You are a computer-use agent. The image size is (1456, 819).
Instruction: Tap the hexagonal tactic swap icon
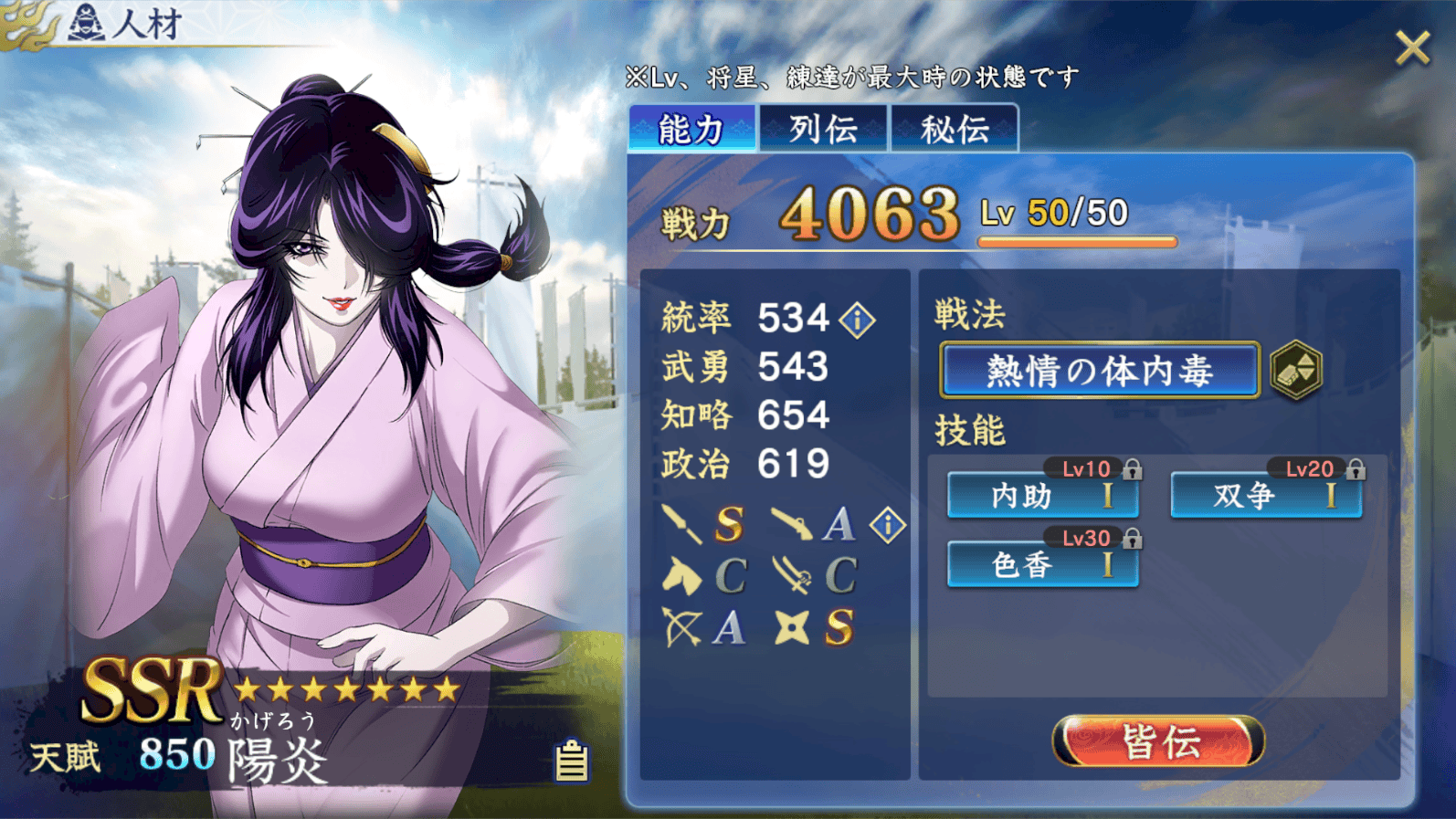(x=1296, y=371)
